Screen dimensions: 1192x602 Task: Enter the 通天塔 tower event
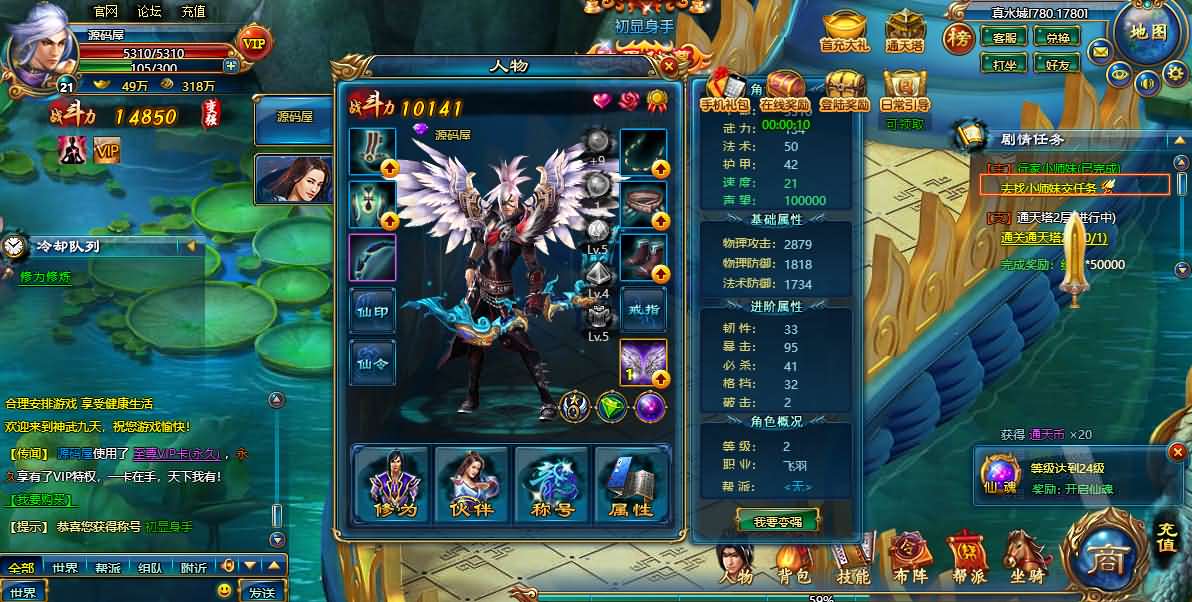pos(904,32)
